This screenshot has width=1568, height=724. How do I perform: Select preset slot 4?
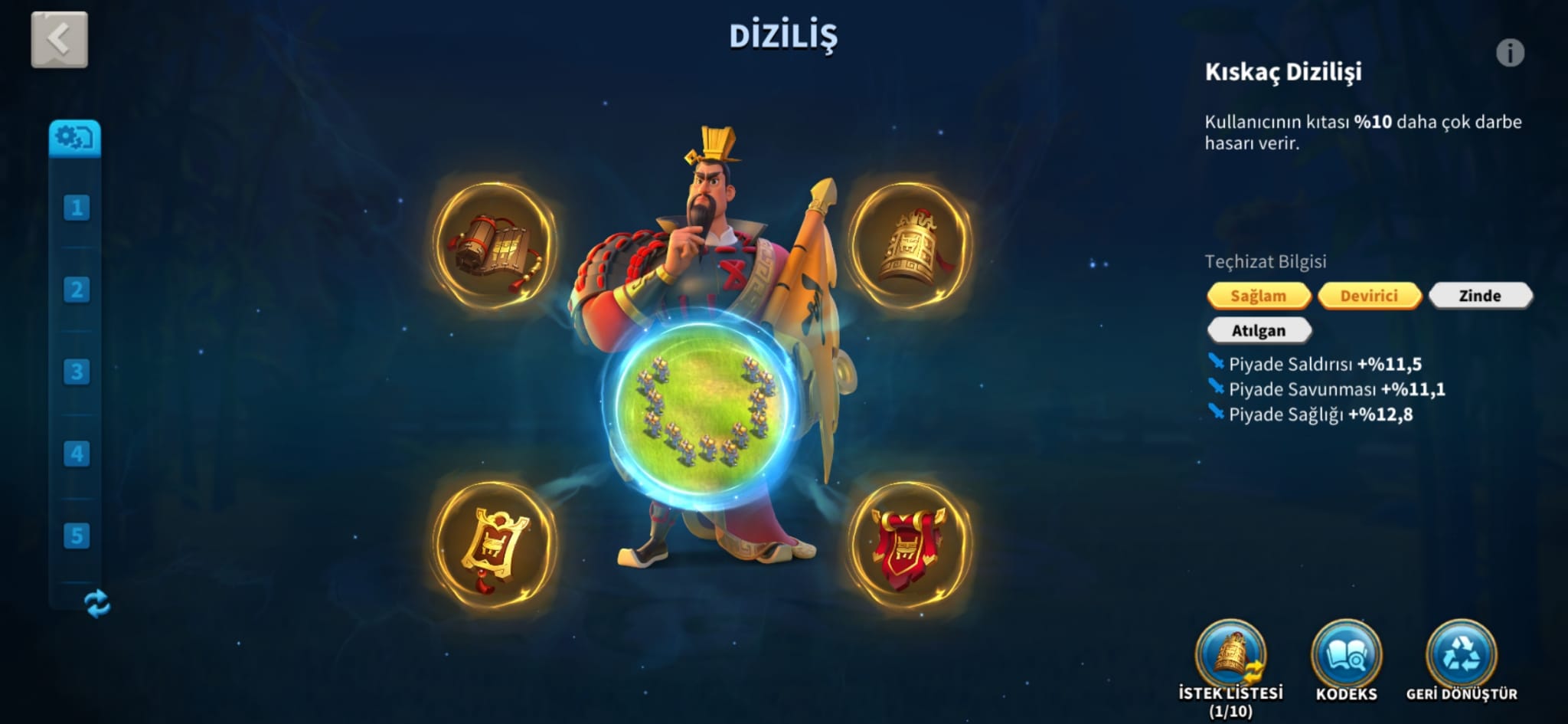click(x=77, y=454)
